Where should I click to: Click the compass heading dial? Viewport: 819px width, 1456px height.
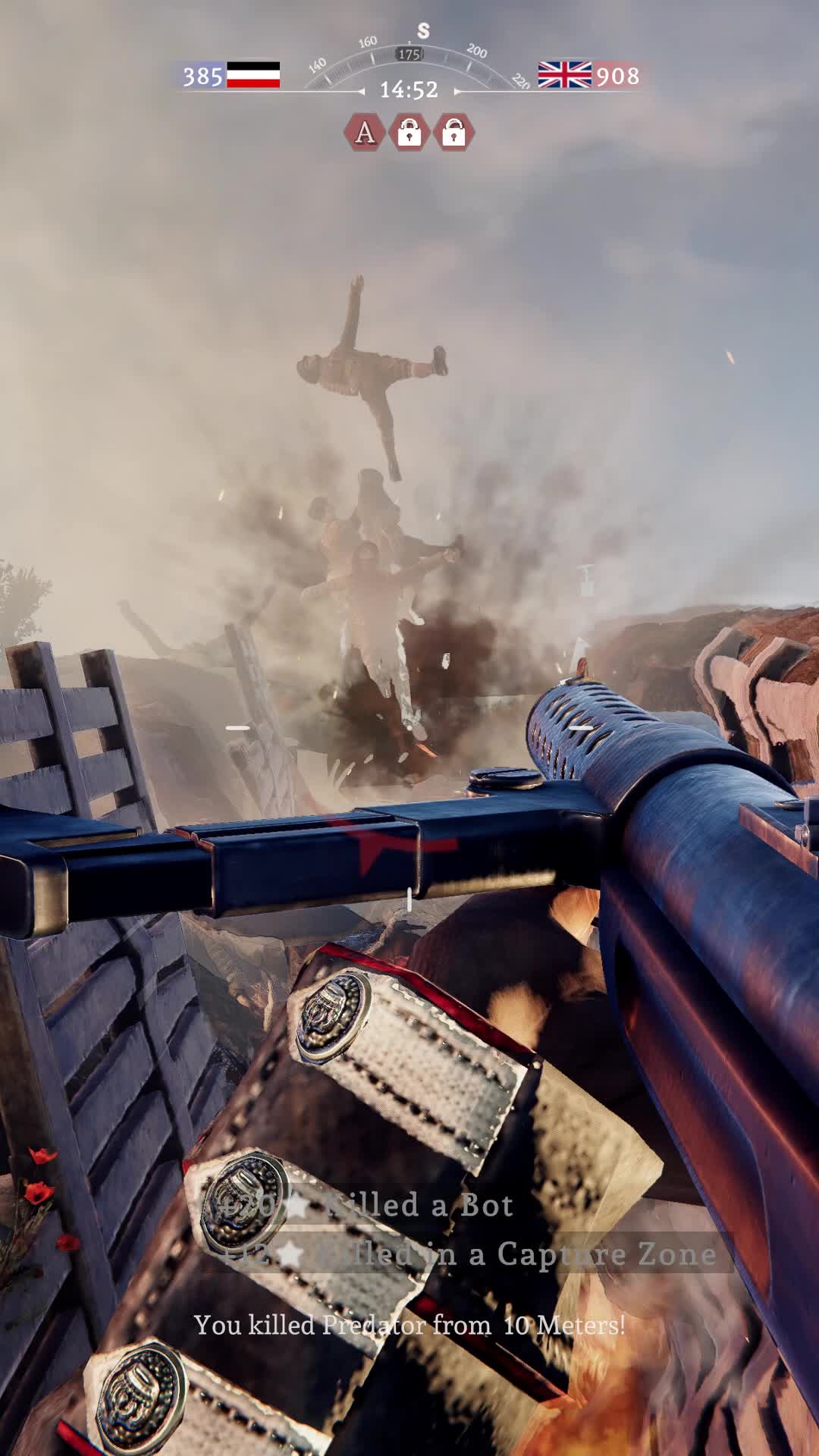[410, 55]
